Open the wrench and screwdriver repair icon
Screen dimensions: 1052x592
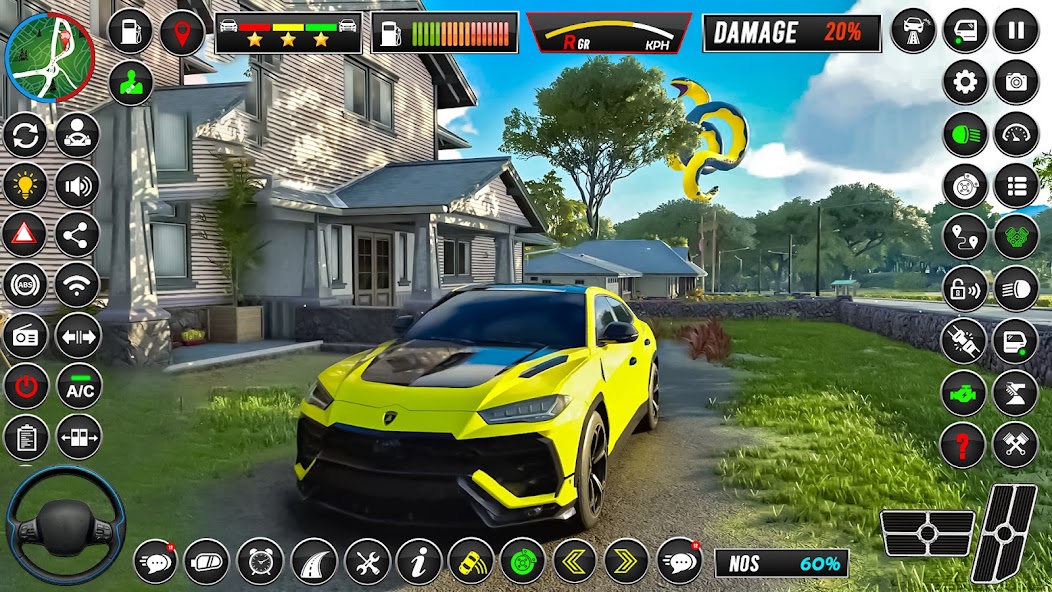[367, 561]
